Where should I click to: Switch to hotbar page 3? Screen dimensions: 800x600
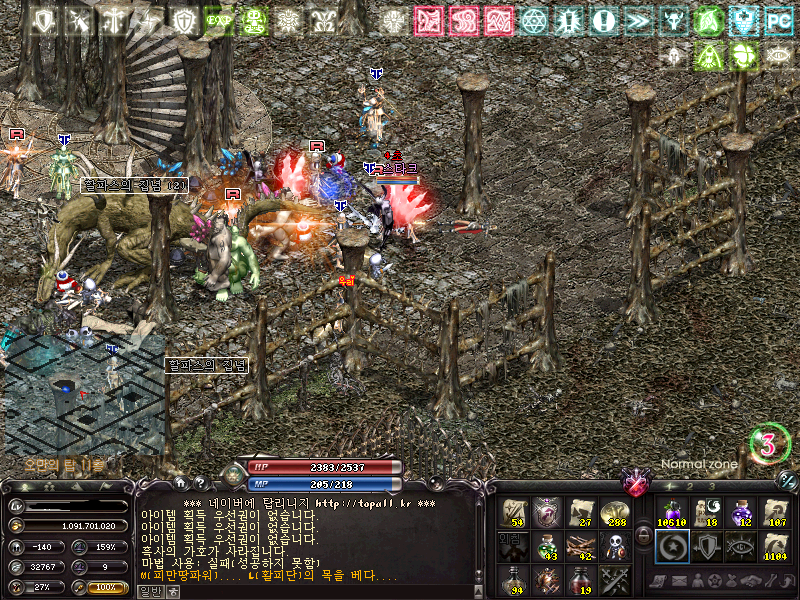coord(710,486)
